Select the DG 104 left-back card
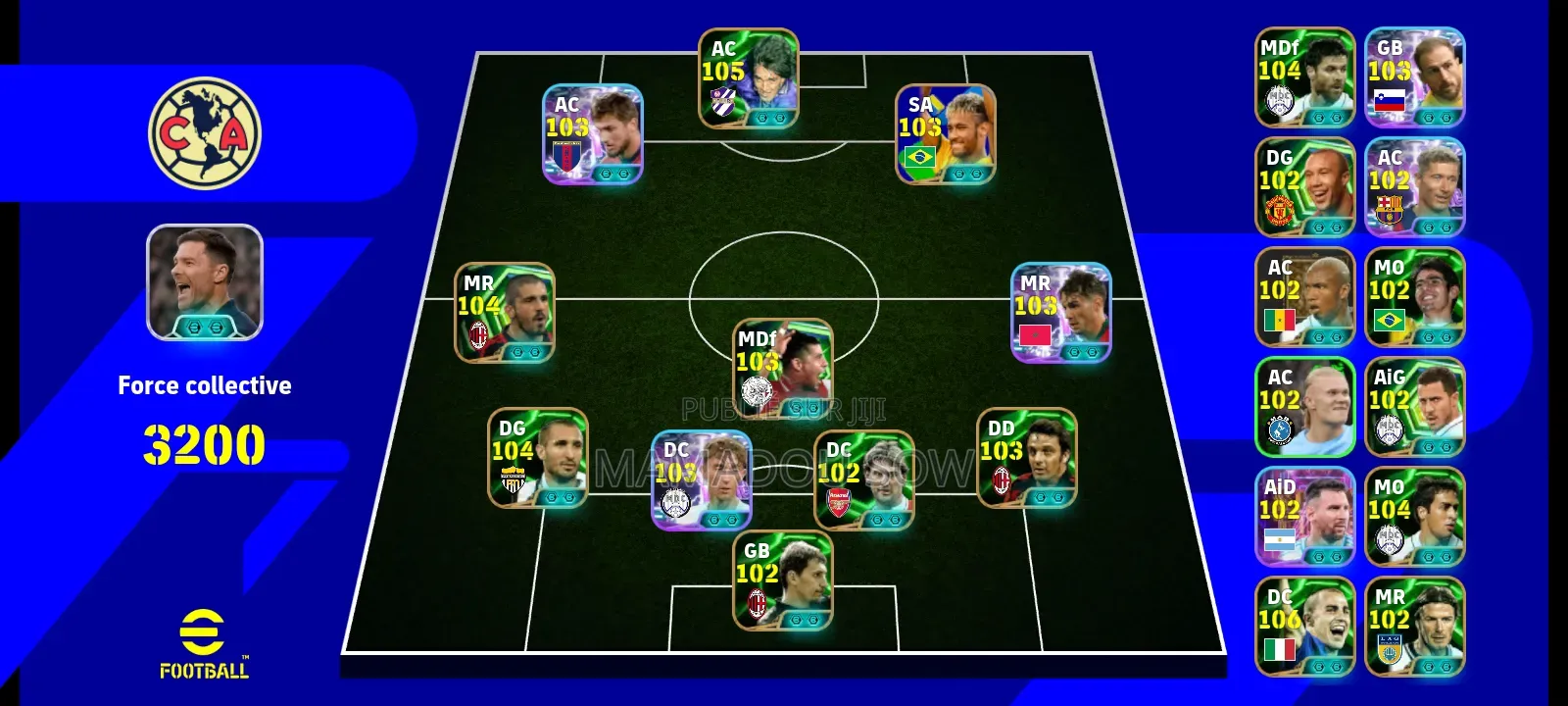This screenshot has width=1568, height=706. (x=538, y=458)
